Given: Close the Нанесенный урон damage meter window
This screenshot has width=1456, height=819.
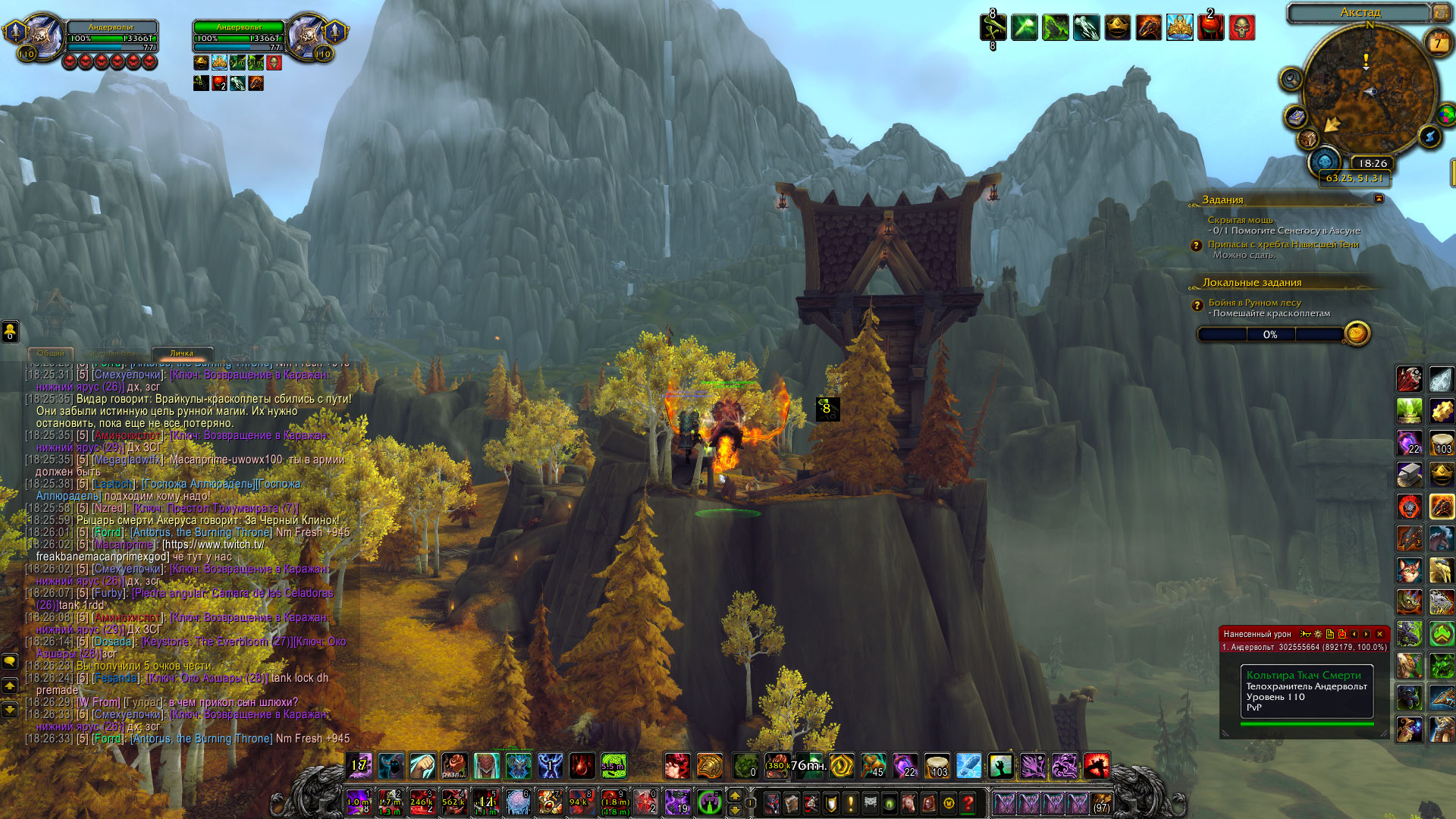Looking at the screenshot, I should pos(1379,634).
